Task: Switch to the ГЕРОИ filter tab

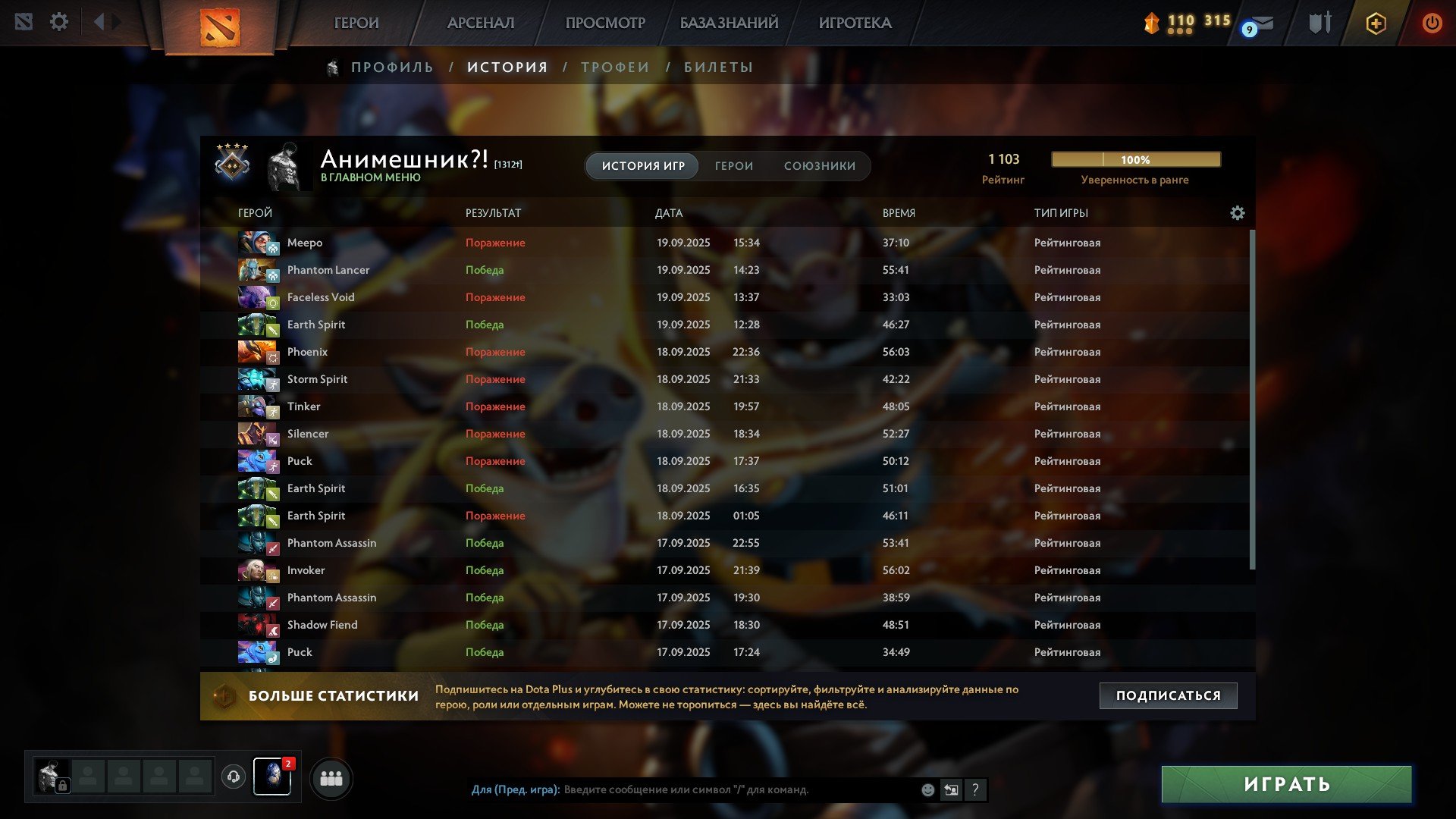Action: click(733, 165)
